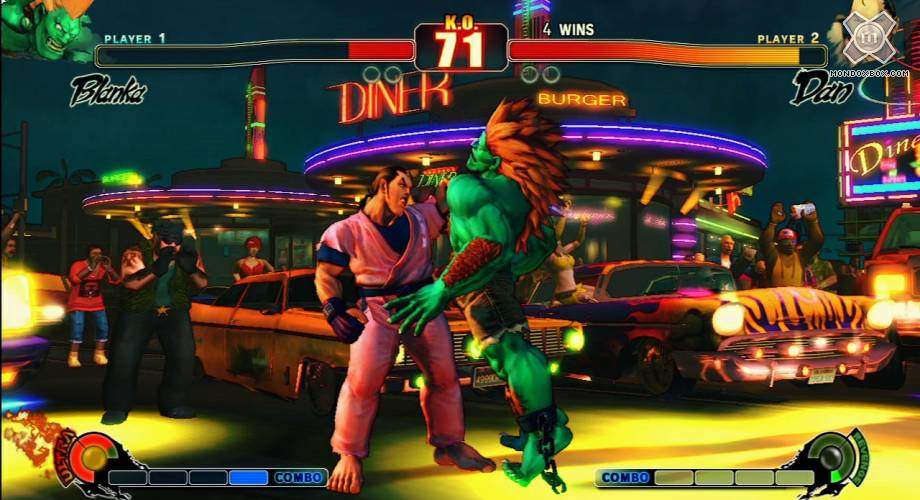Click the MondoXbox watermark logo
The width and height of the screenshot is (920, 500).
click(868, 40)
